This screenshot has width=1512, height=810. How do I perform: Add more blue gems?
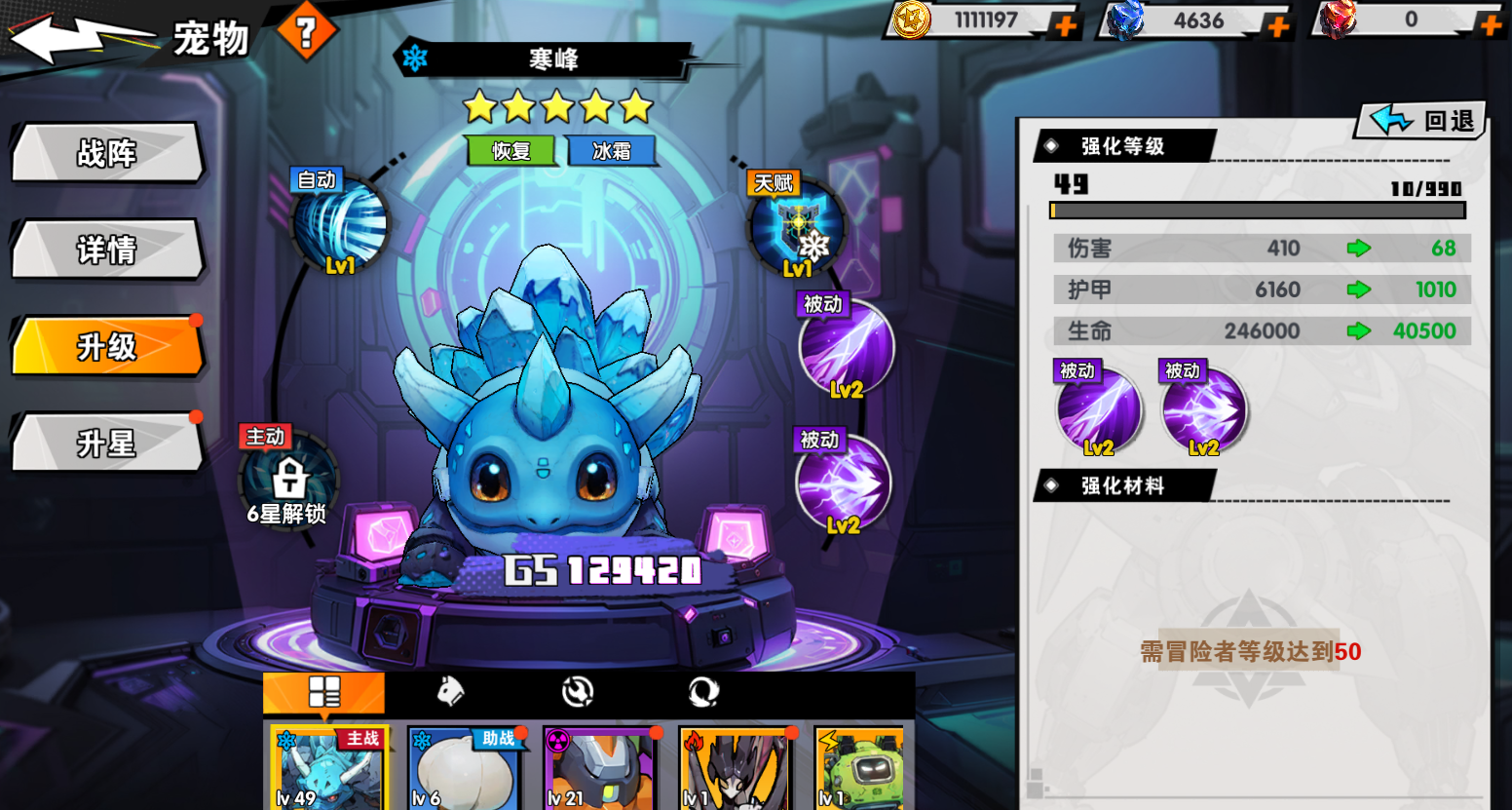1277,25
